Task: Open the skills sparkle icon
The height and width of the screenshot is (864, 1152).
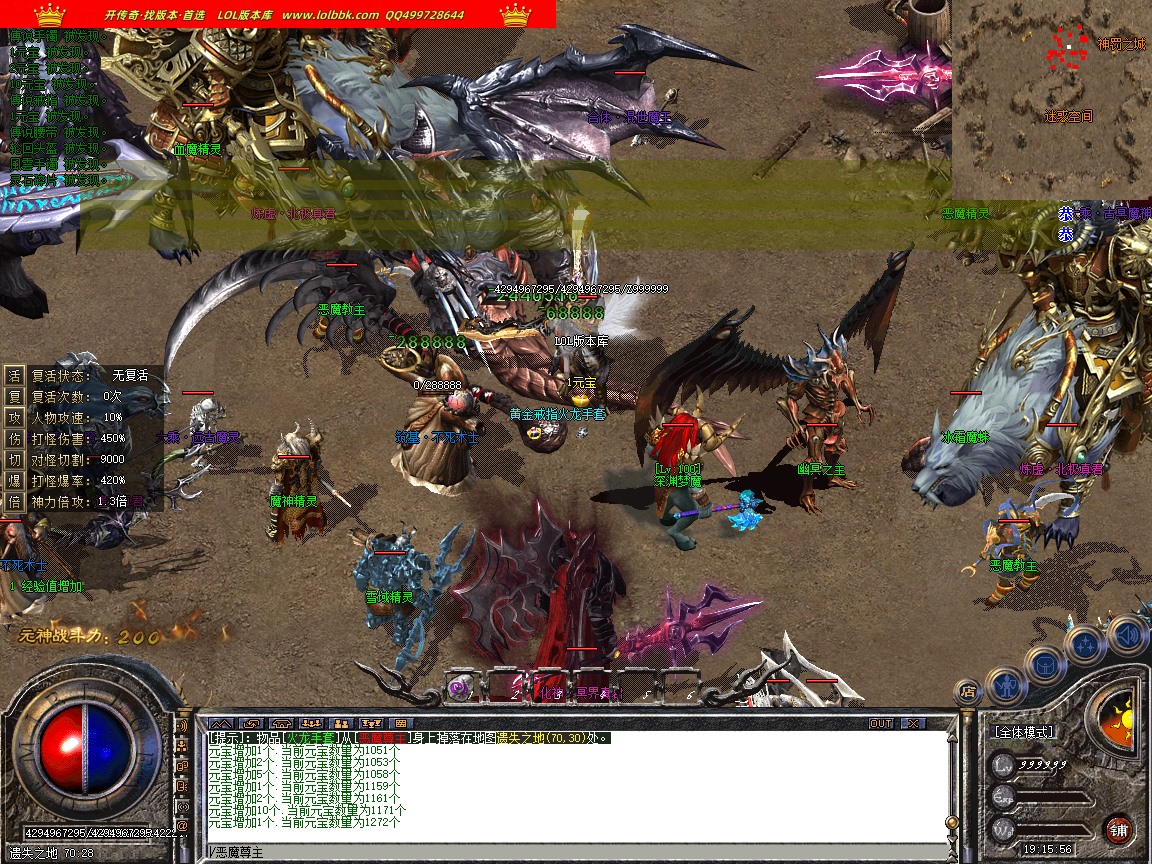Action: (1085, 643)
